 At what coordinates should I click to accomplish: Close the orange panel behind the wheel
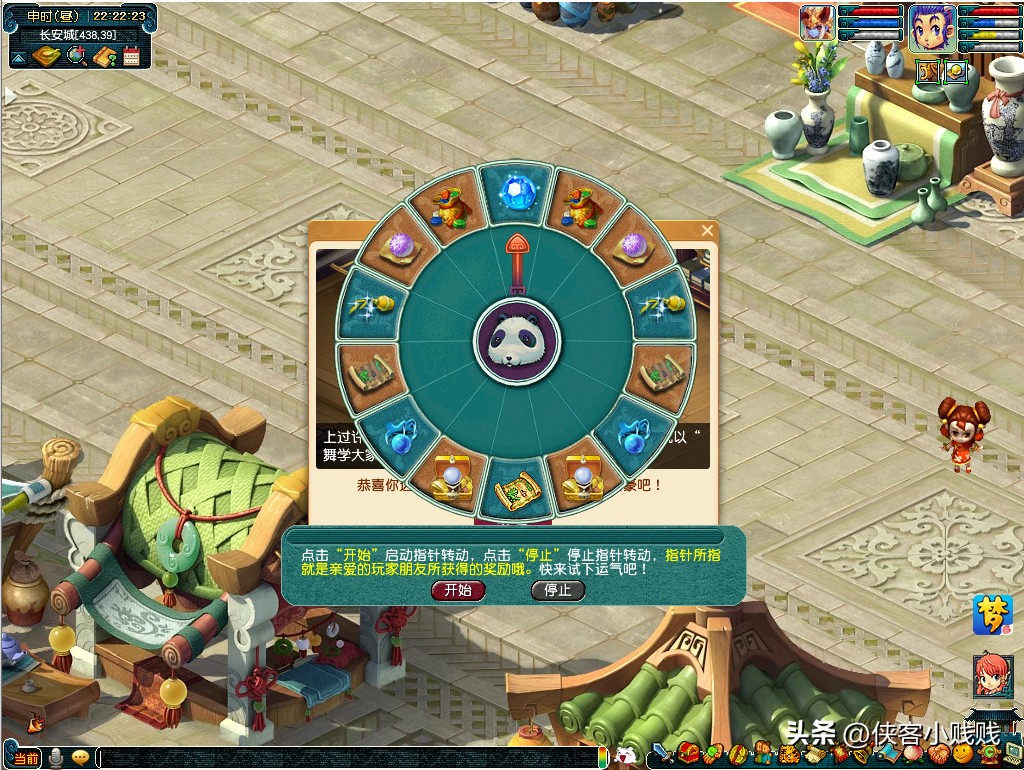[x=708, y=231]
